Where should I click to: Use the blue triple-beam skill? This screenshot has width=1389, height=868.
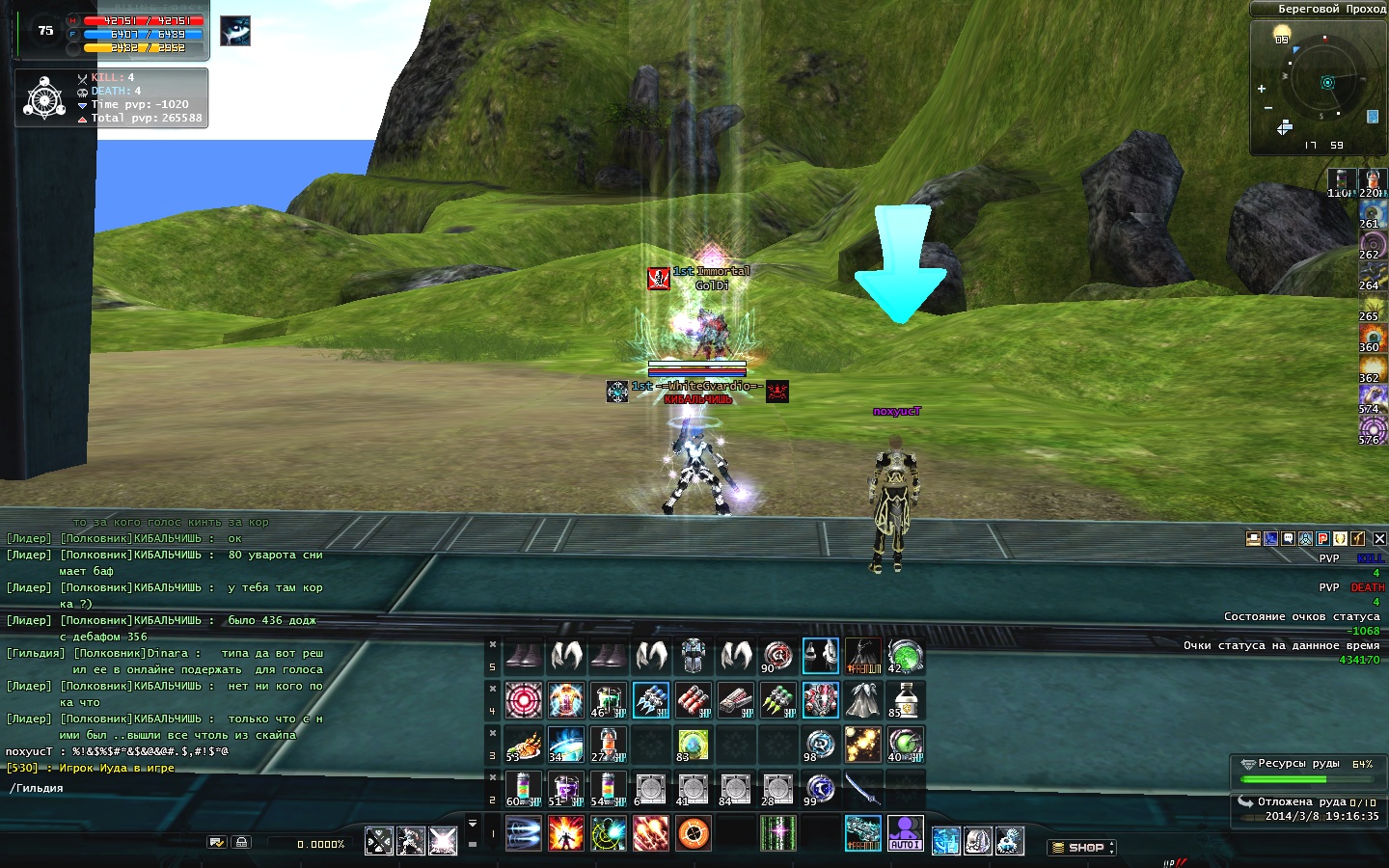tap(523, 833)
